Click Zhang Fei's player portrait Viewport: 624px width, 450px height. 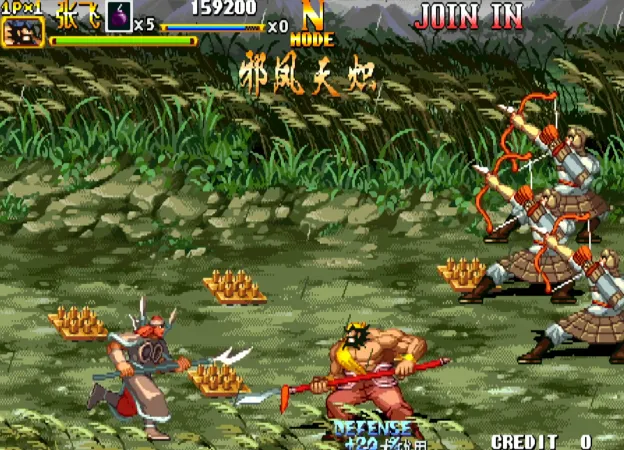point(22,32)
